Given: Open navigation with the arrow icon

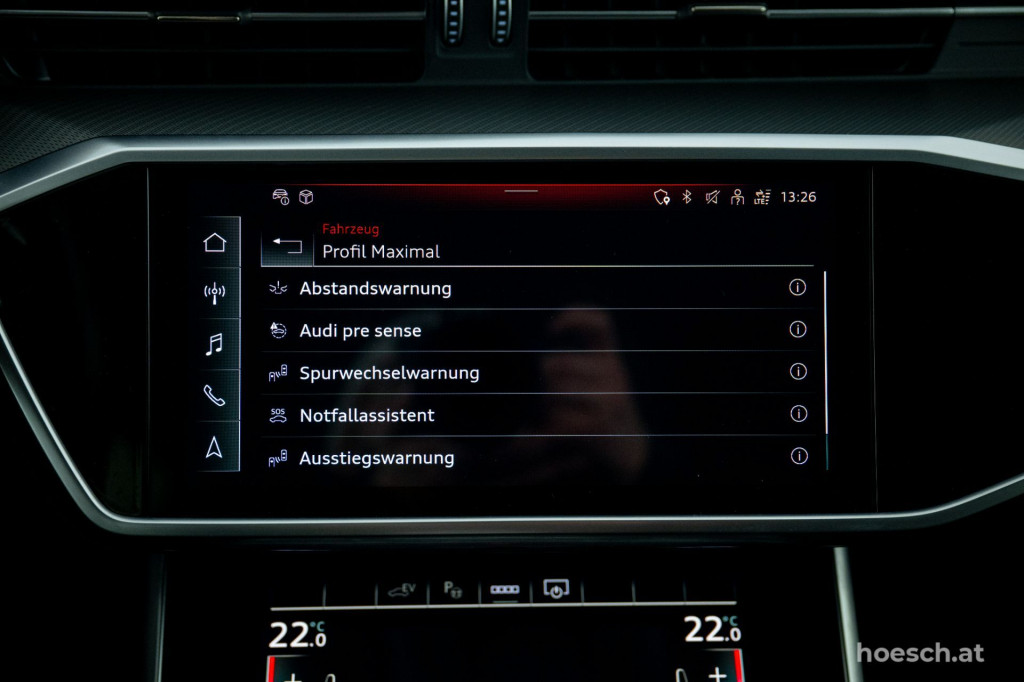Looking at the screenshot, I should click(215, 447).
